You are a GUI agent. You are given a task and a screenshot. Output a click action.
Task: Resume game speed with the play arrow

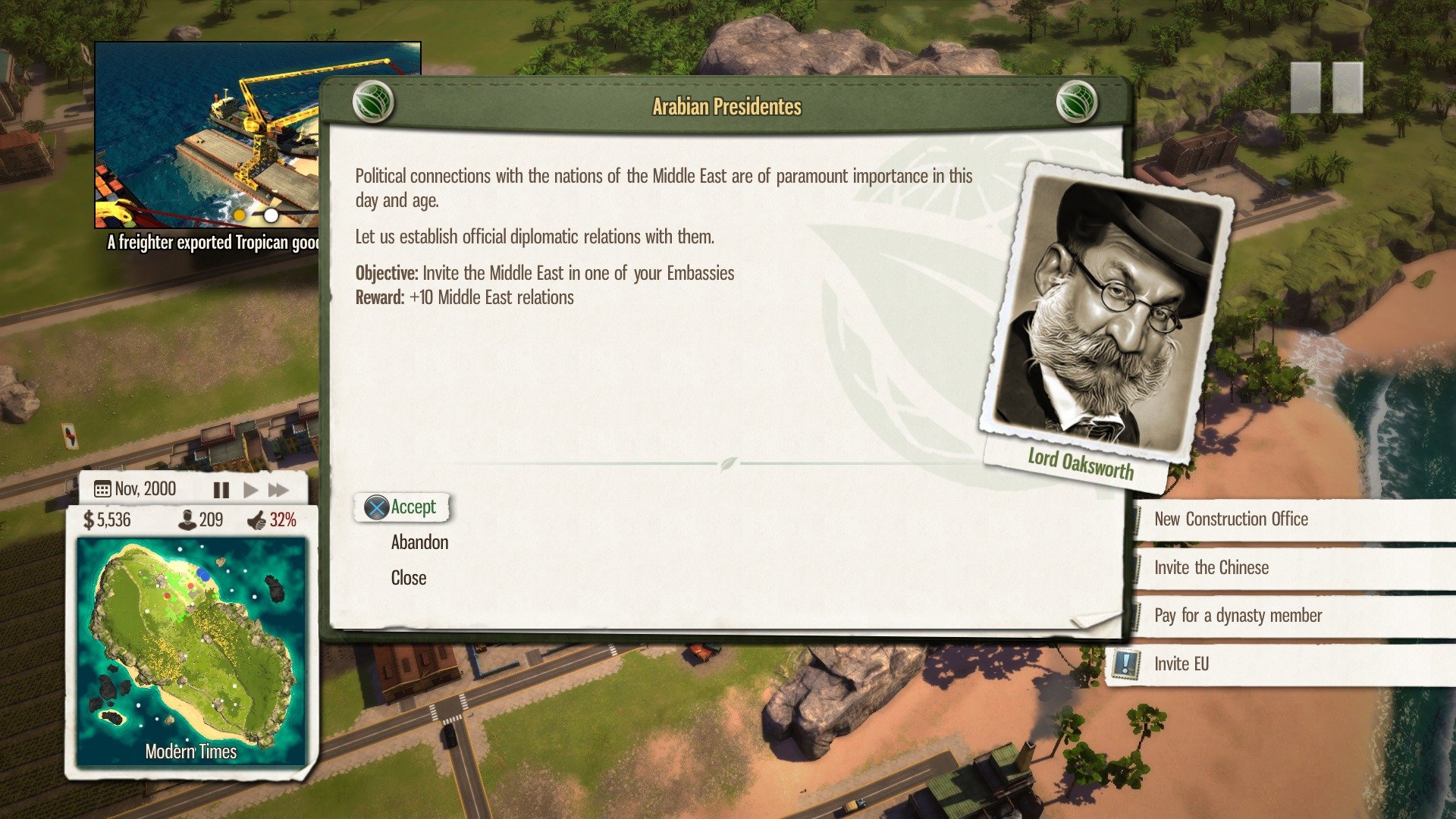click(x=250, y=491)
